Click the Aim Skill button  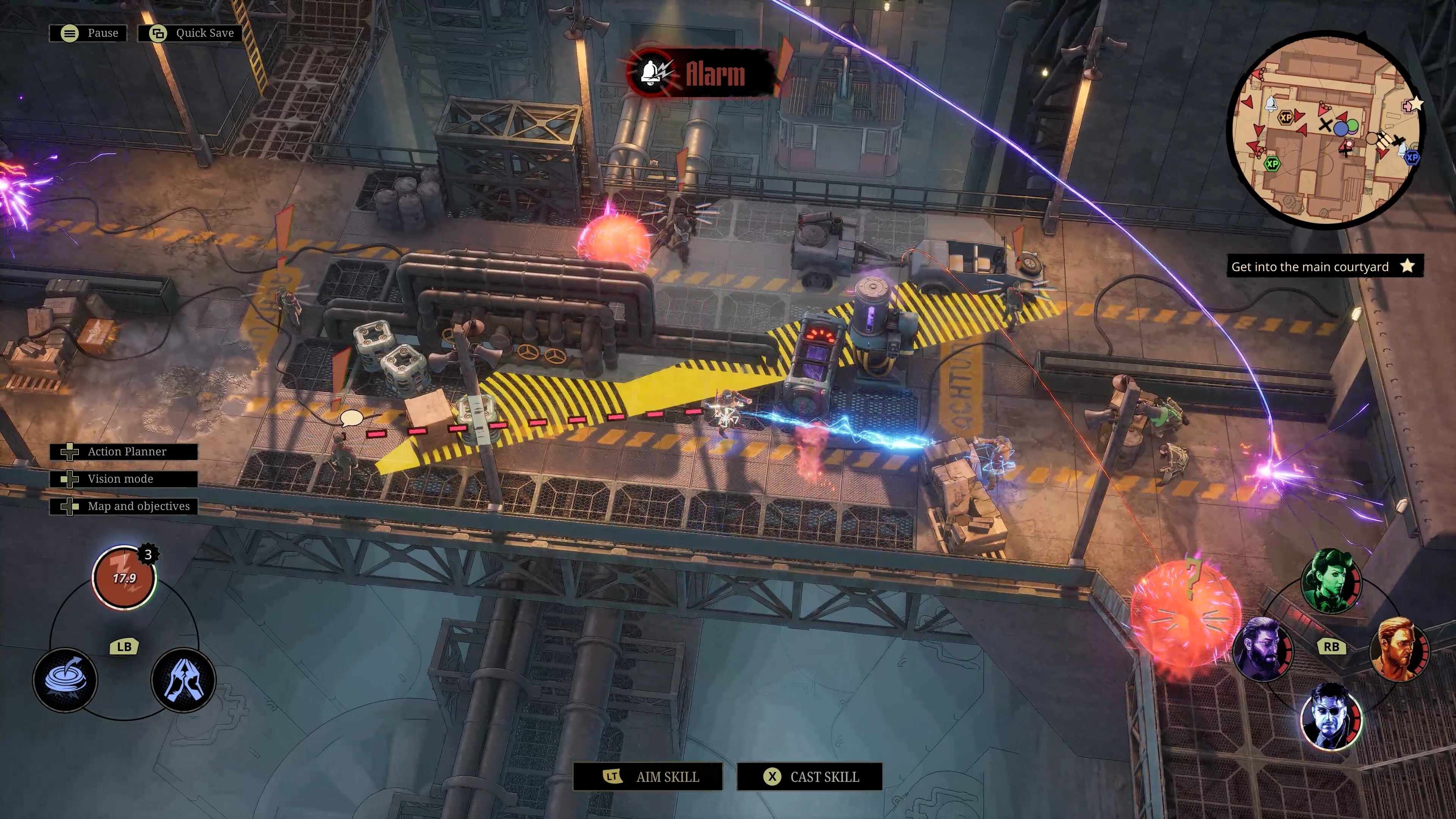[648, 777]
